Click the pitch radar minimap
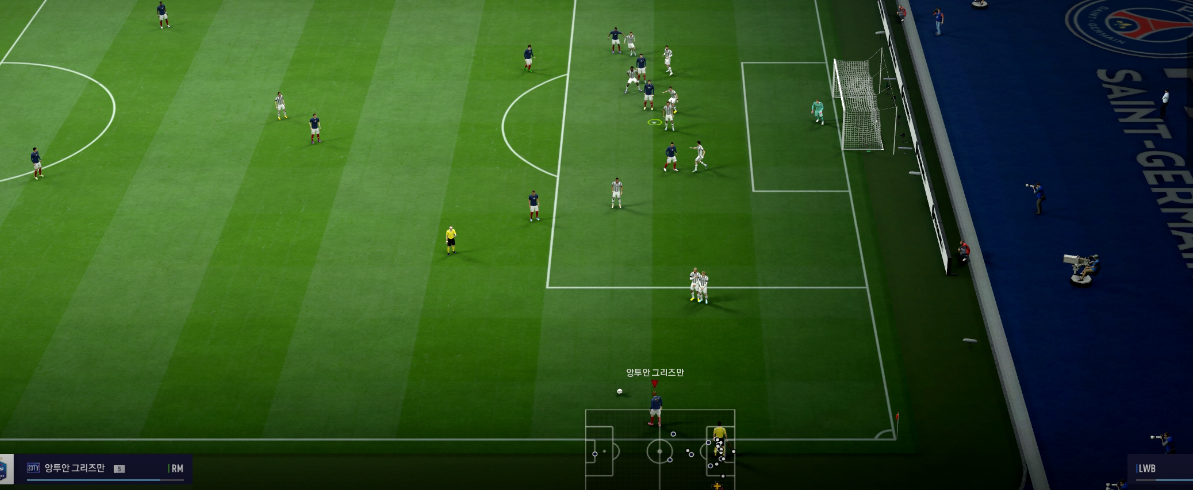 tap(660, 449)
